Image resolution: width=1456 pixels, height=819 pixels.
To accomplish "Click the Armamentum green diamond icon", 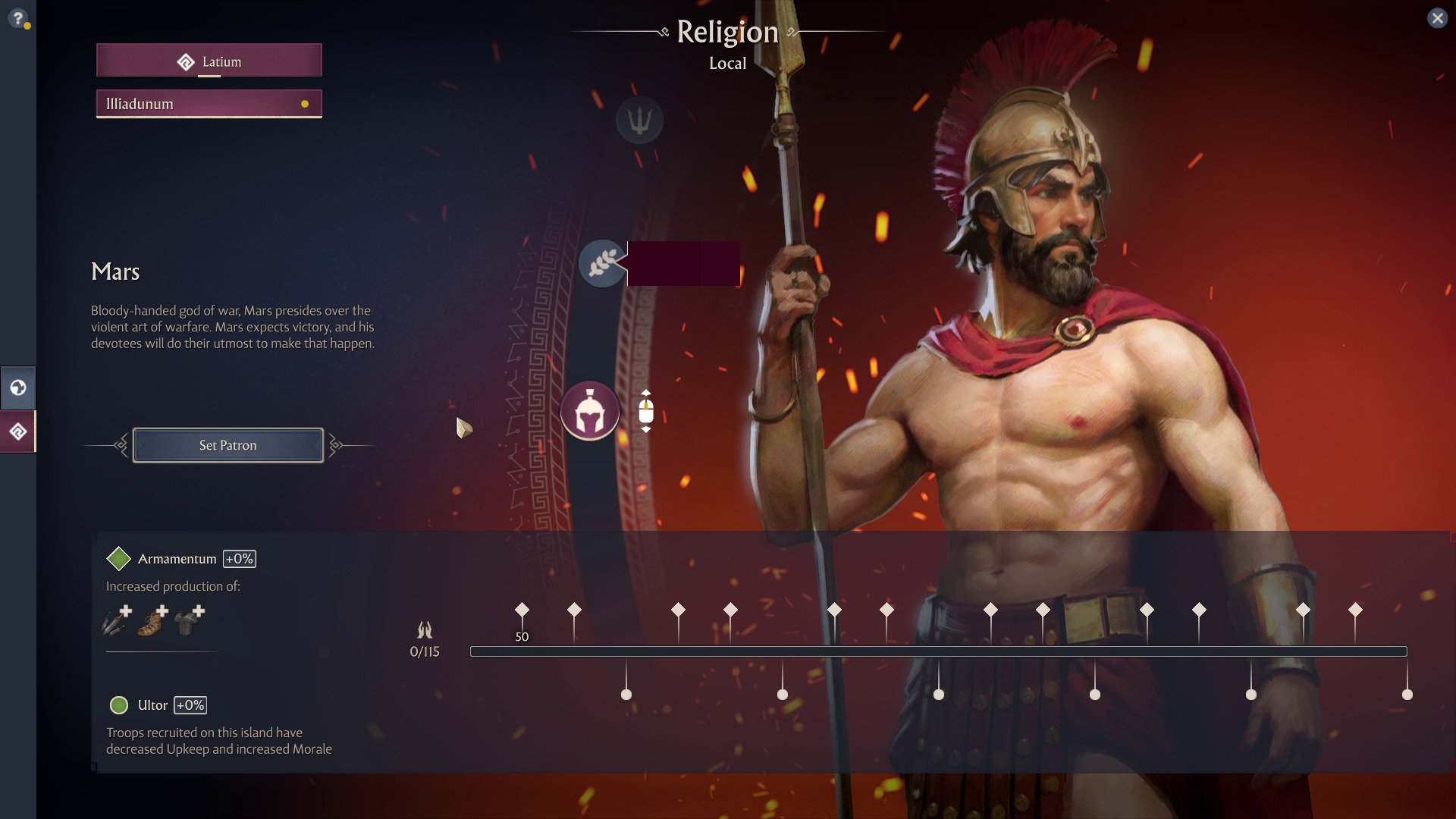I will click(119, 559).
